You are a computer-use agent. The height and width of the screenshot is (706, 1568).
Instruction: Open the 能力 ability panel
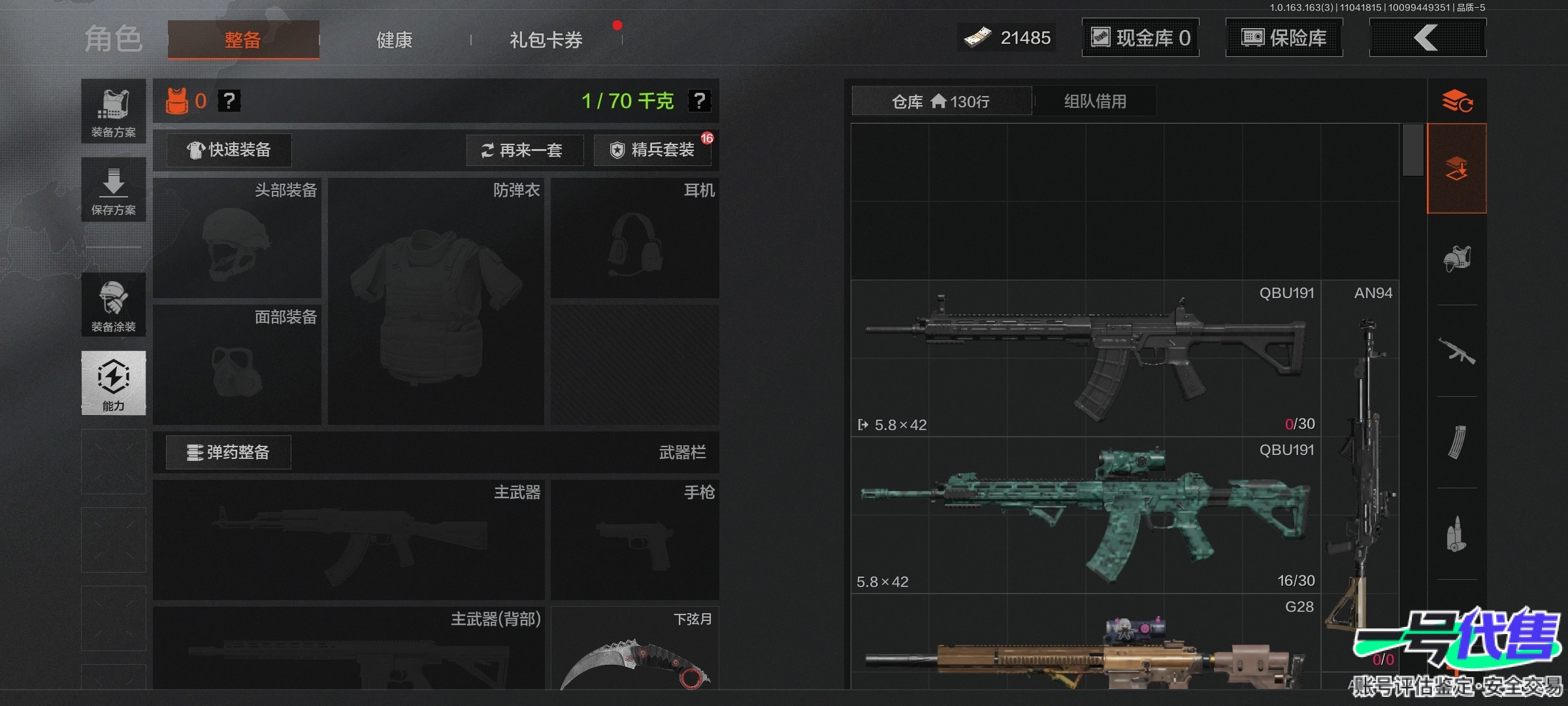(114, 383)
